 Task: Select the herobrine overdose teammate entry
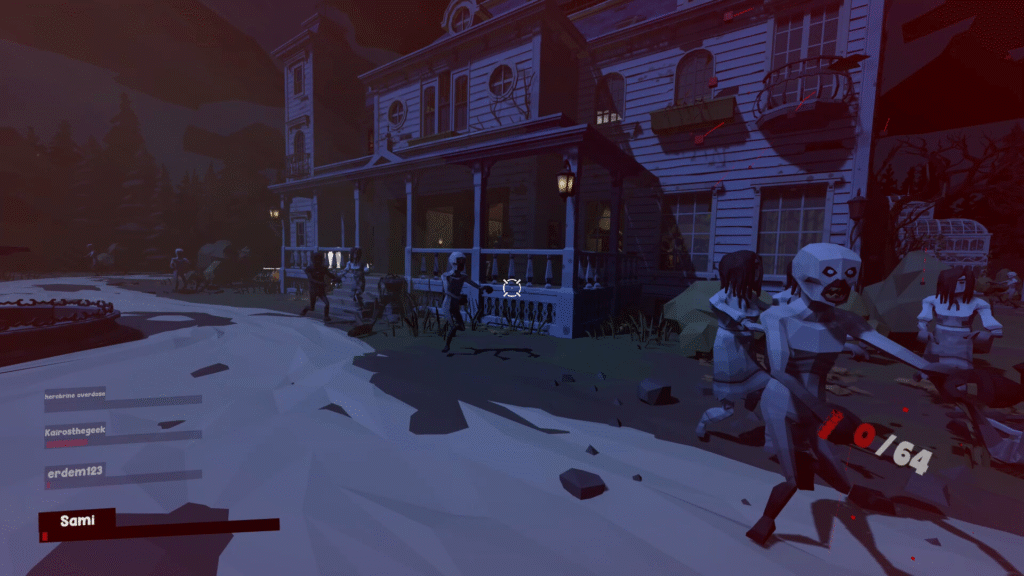75,395
